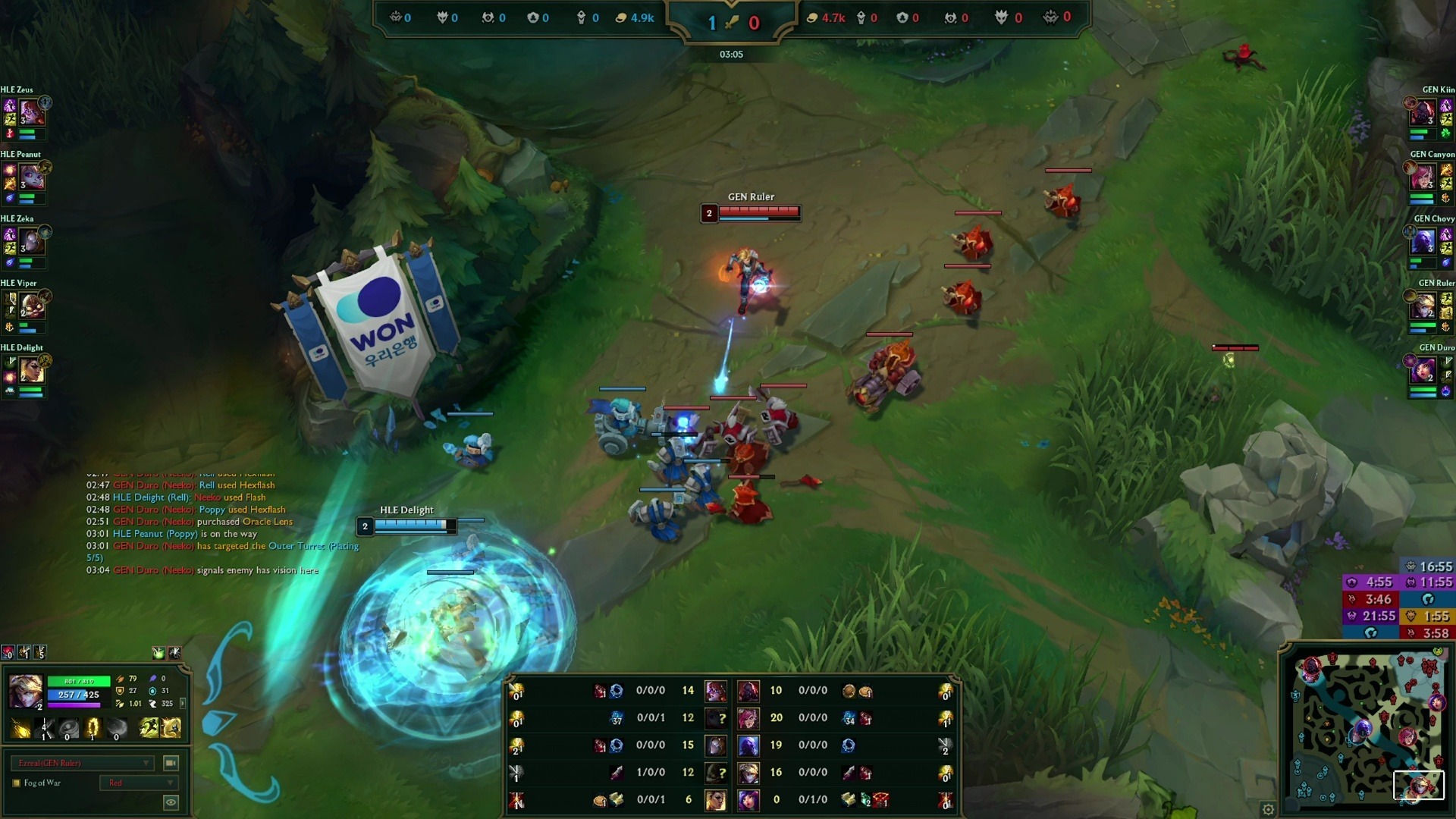The image size is (1456, 819).
Task: Click Ezreal's Mystic Shot ability icon
Action: 45,730
